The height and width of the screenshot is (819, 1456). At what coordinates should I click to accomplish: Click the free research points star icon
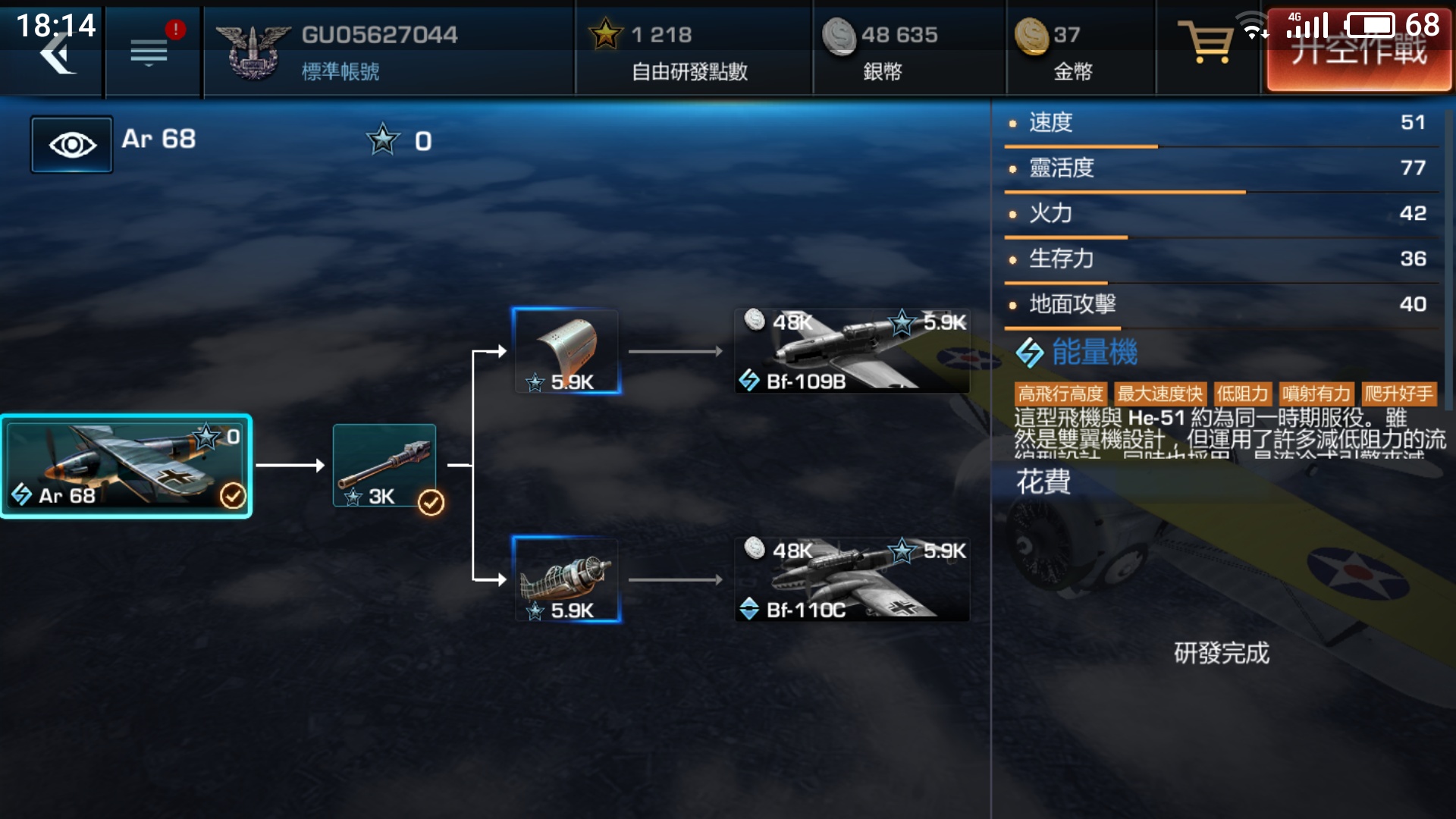click(x=606, y=34)
